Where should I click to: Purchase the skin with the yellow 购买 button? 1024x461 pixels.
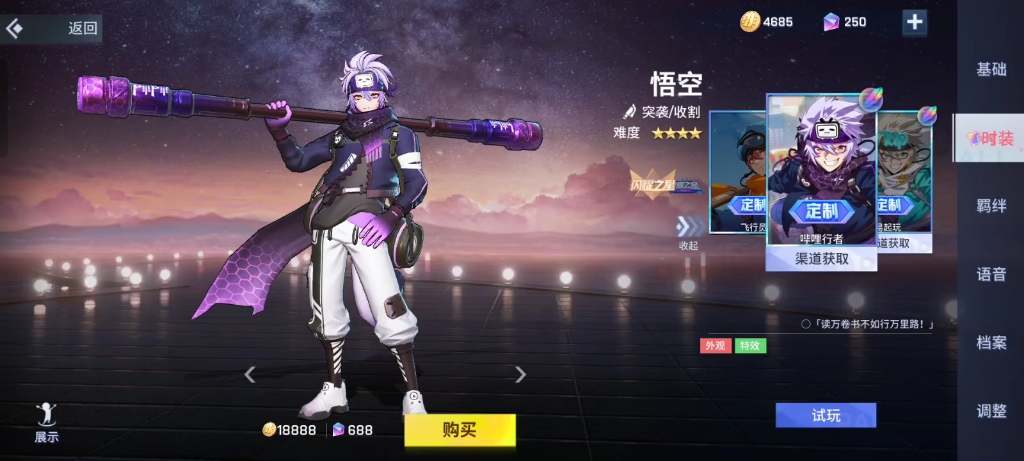click(x=459, y=430)
